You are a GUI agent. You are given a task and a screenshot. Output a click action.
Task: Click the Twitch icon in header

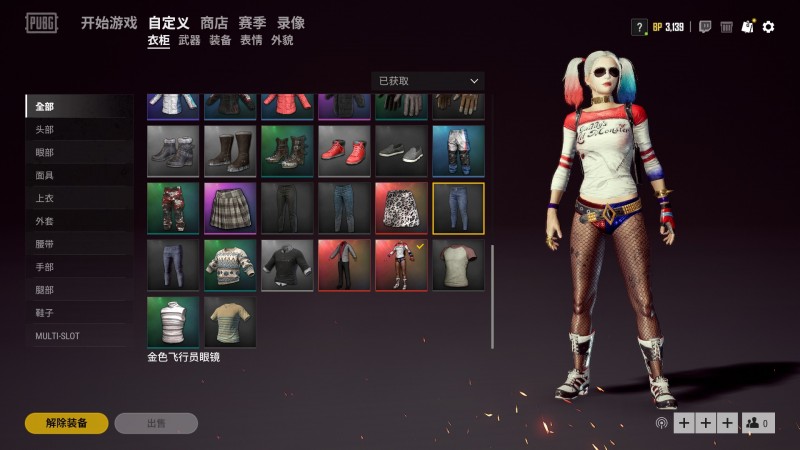(x=705, y=27)
